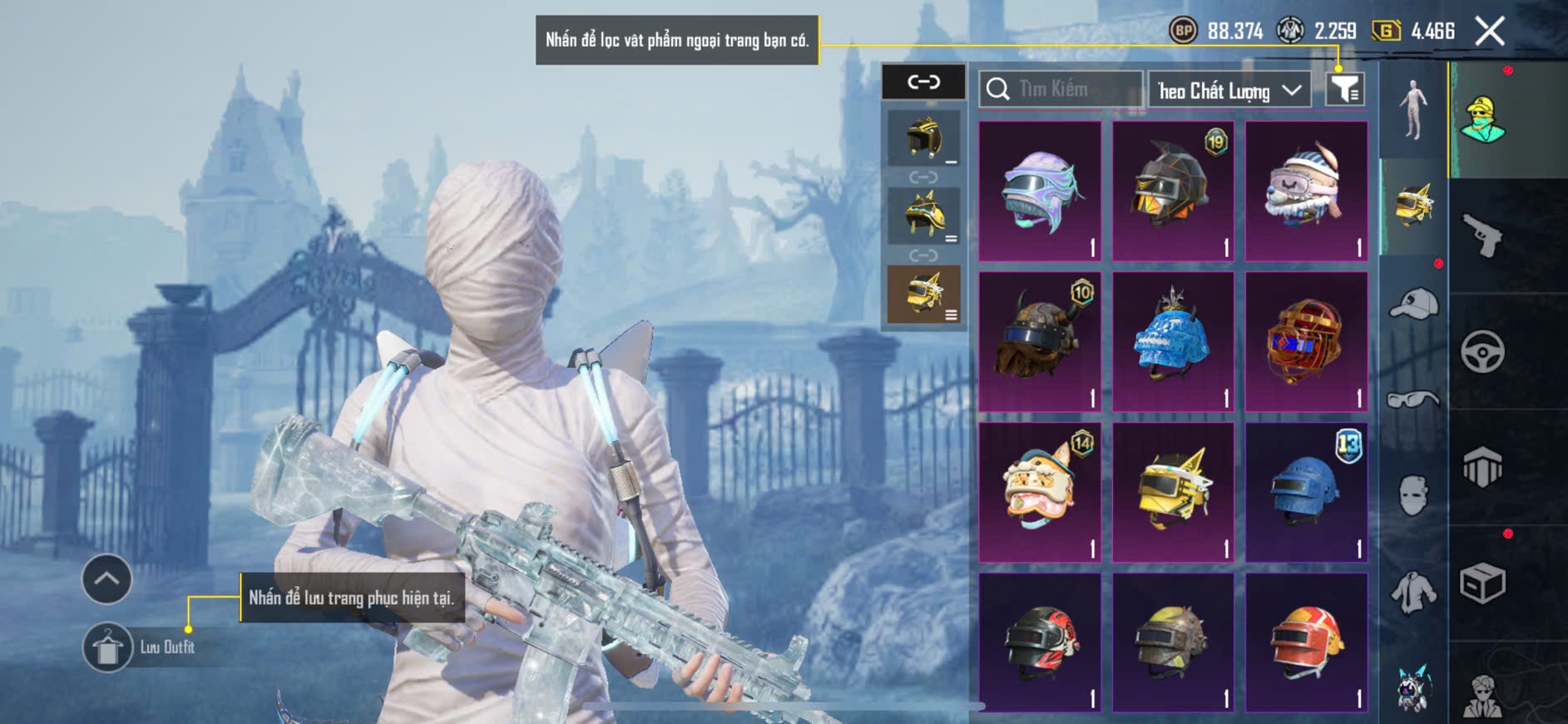1568x724 pixels.
Task: Click the link chain button above helmets
Action: [923, 82]
